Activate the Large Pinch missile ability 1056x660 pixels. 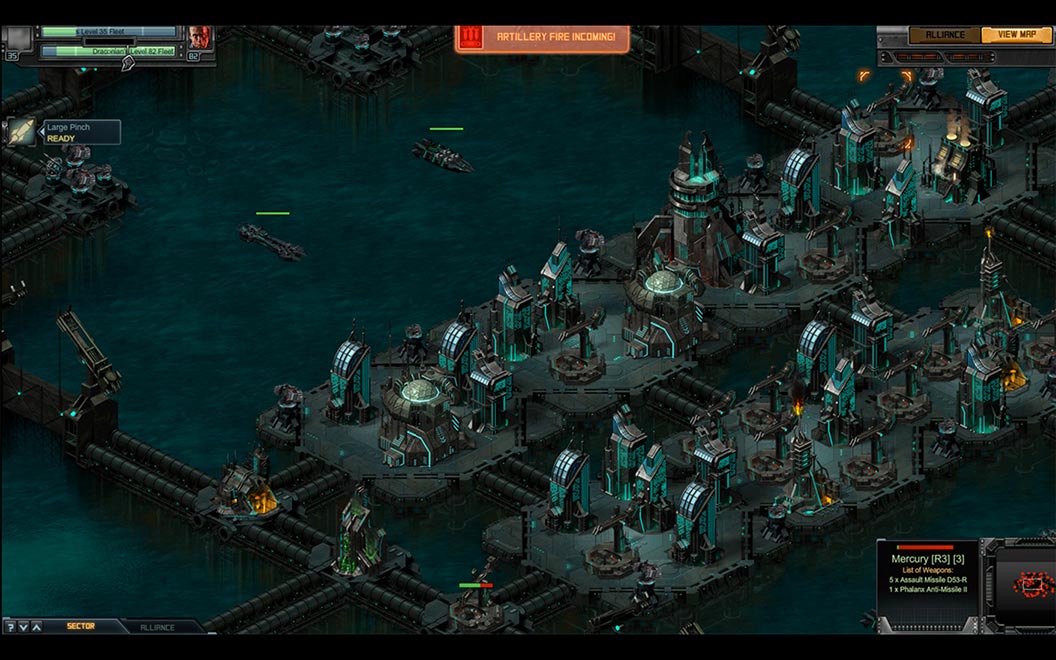coord(22,132)
